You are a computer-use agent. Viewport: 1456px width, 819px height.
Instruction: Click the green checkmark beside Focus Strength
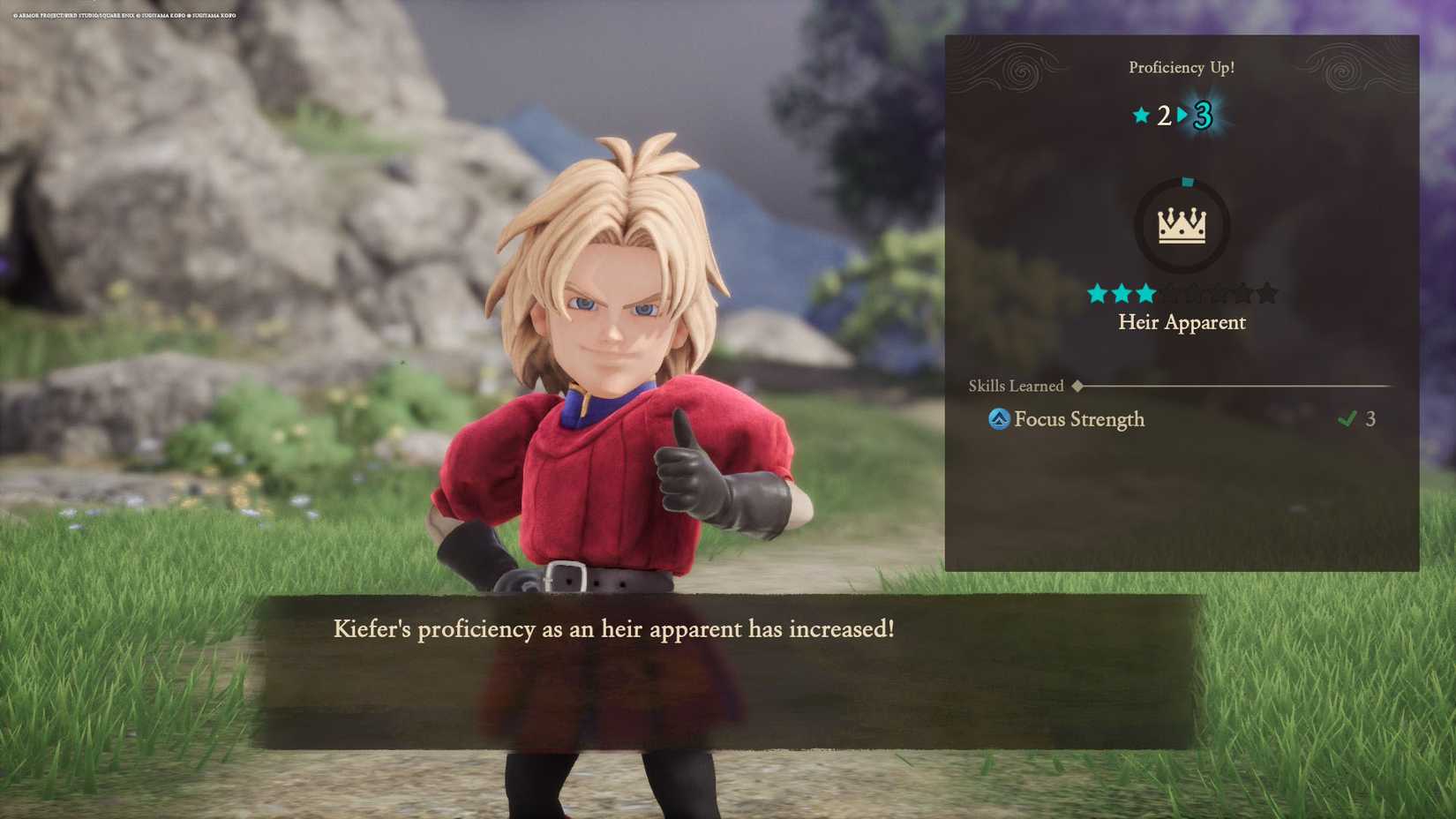[1347, 418]
